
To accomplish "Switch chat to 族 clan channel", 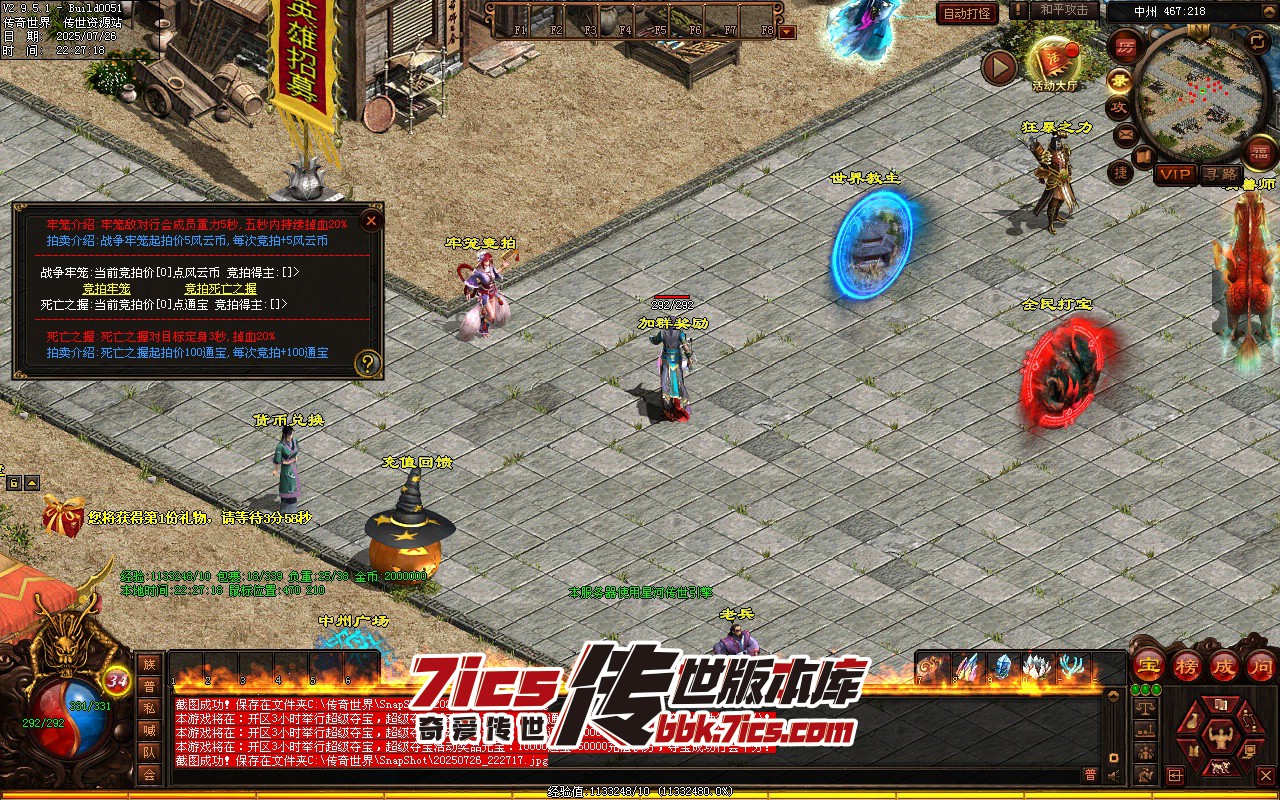I will pyautogui.click(x=149, y=664).
